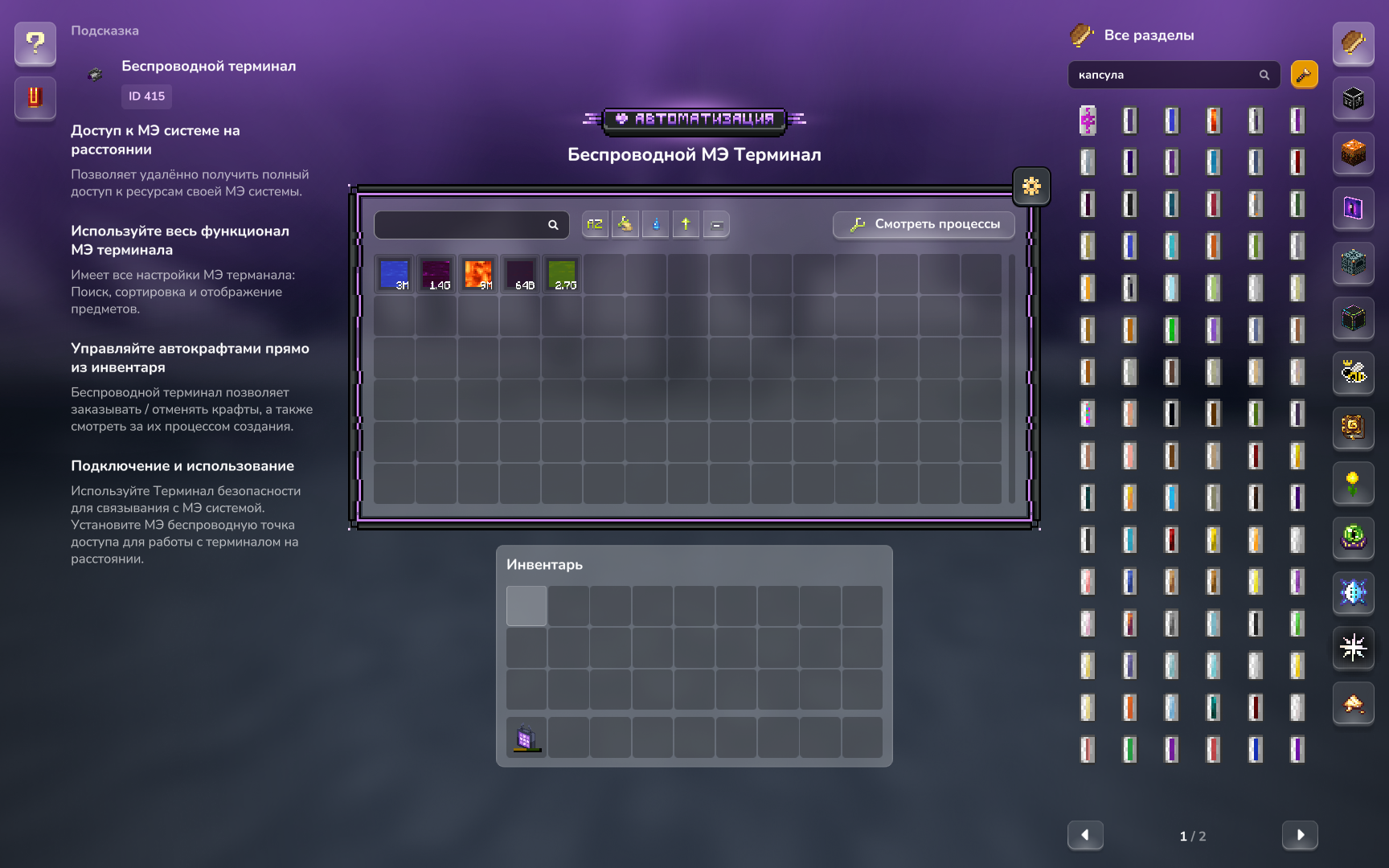Switch to the purple portal category tab

(x=1354, y=208)
